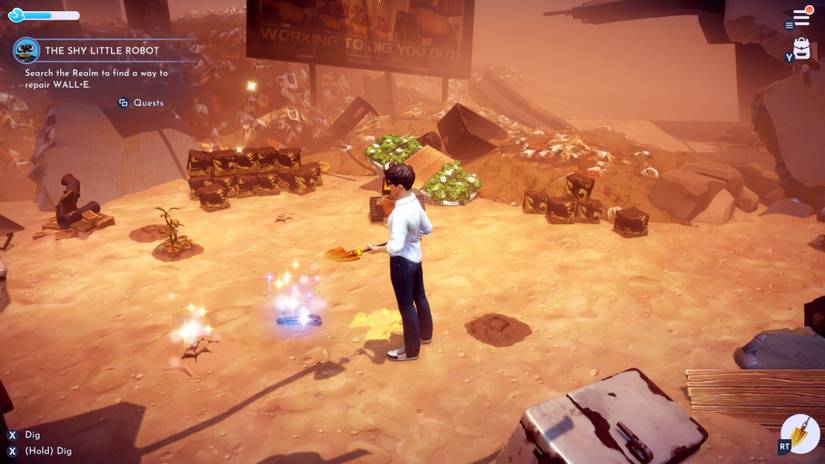Open The Shy Little Robot quest tracker

pyautogui.click(x=102, y=51)
